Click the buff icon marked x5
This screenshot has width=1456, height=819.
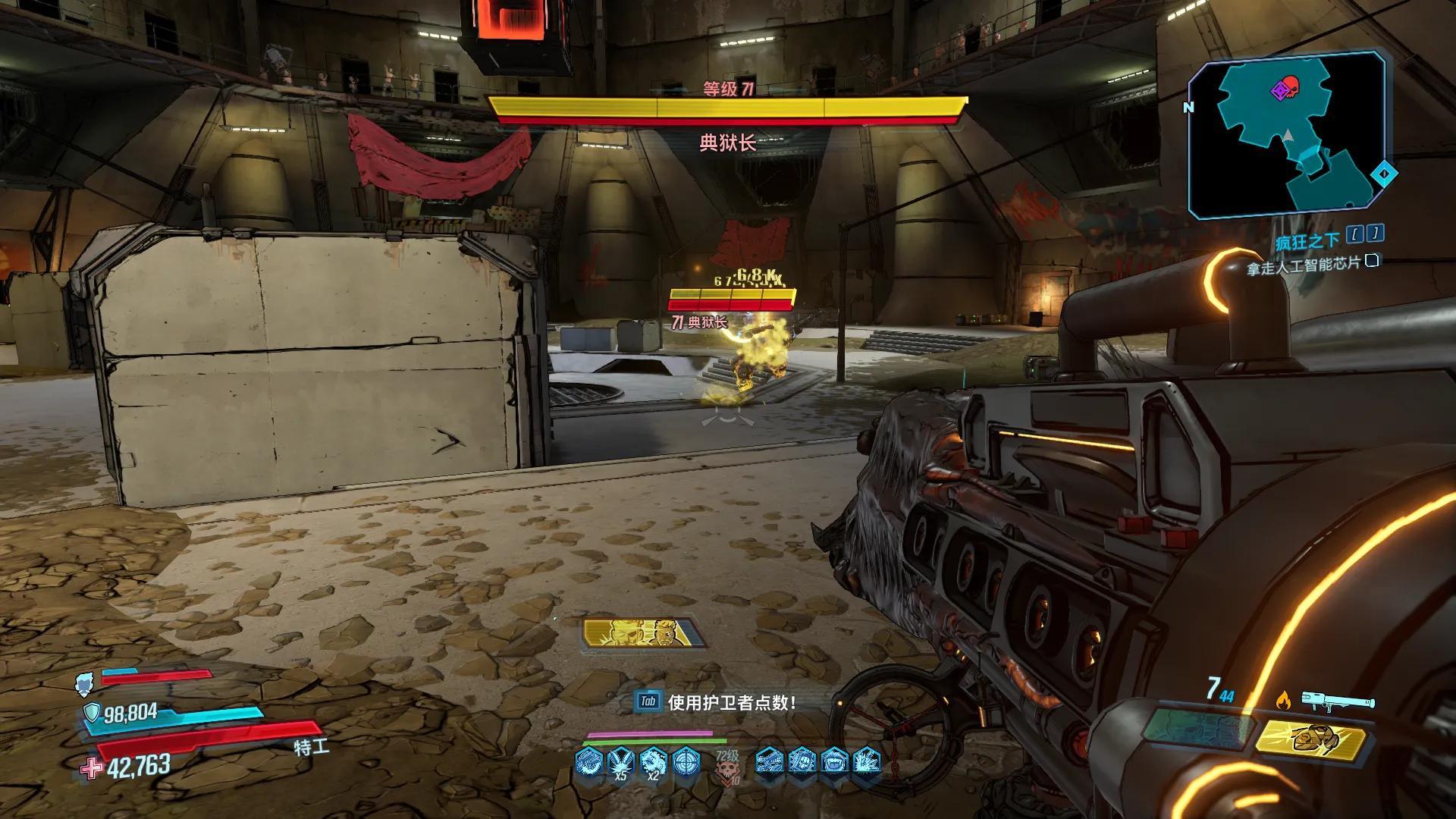pyautogui.click(x=621, y=760)
